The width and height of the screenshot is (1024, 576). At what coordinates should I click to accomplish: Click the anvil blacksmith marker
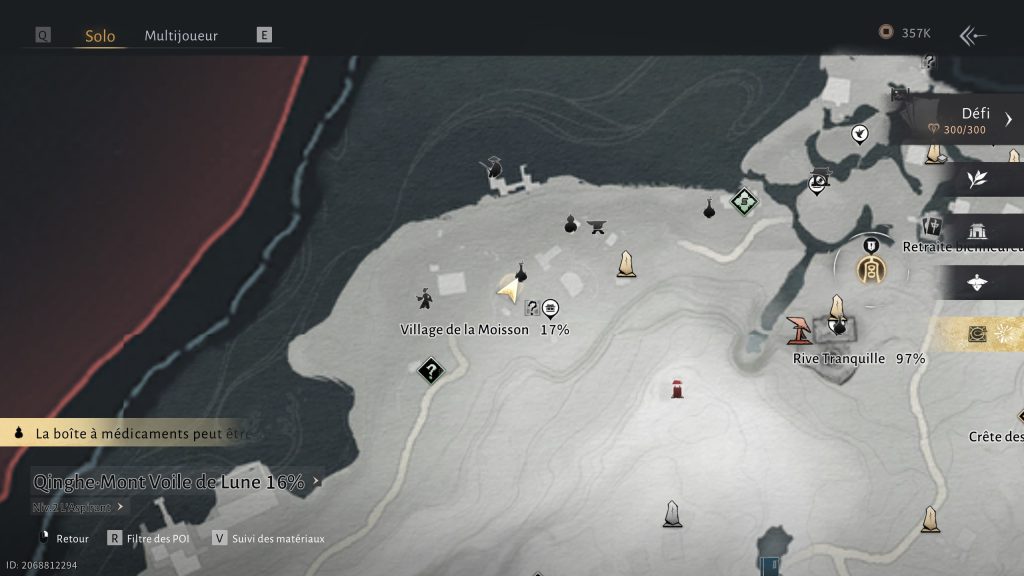coord(598,226)
